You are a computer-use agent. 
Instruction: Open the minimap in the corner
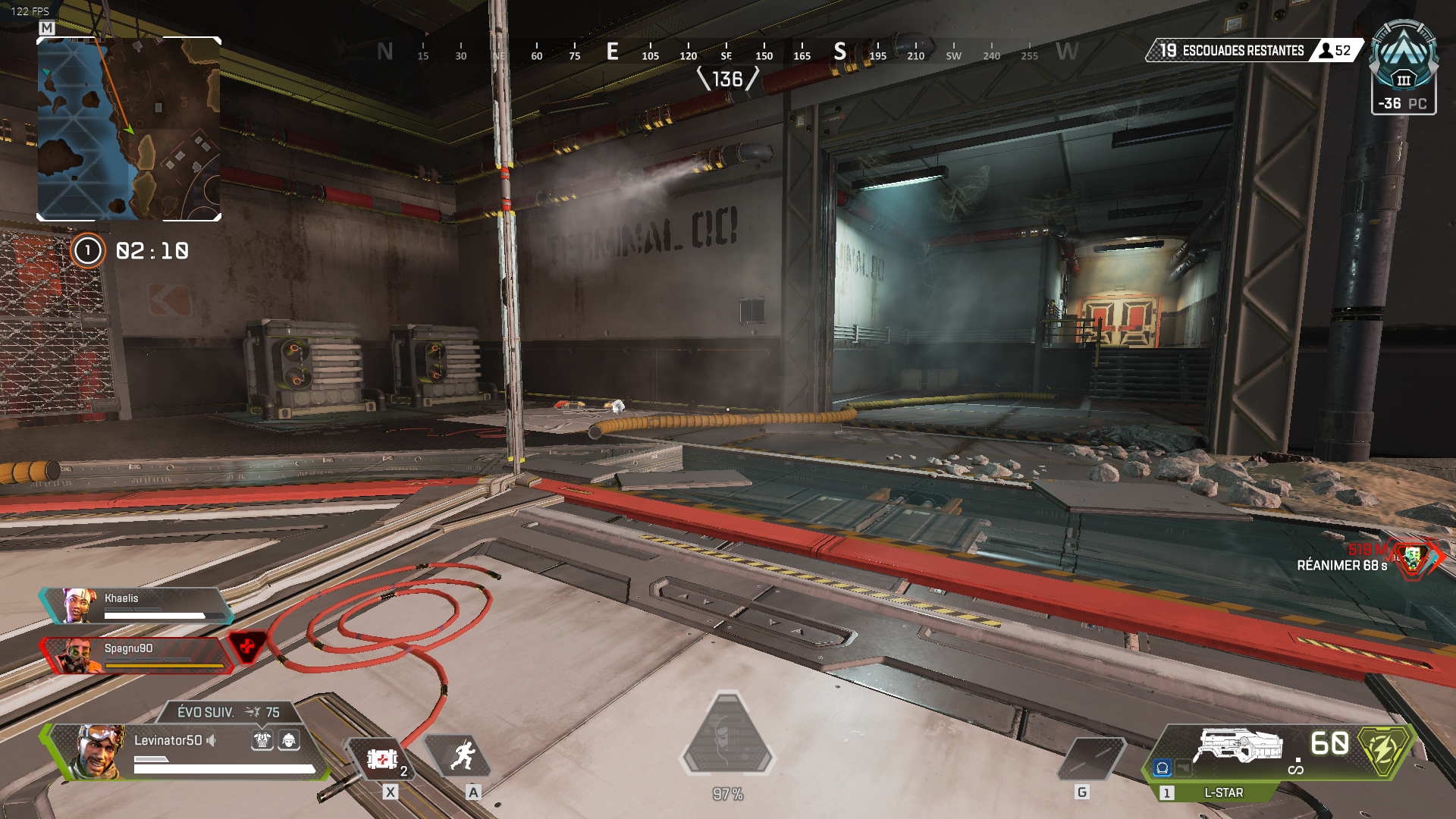click(129, 129)
